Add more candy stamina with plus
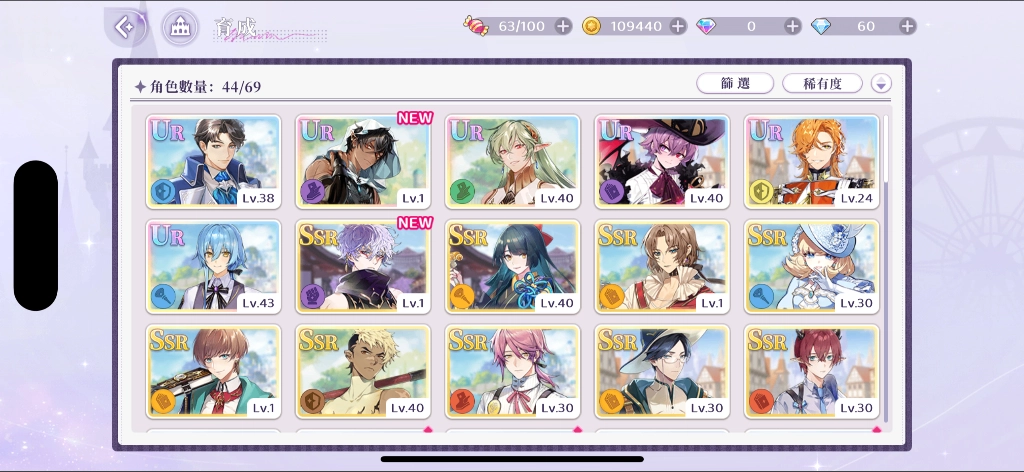1024x472 pixels. click(563, 26)
